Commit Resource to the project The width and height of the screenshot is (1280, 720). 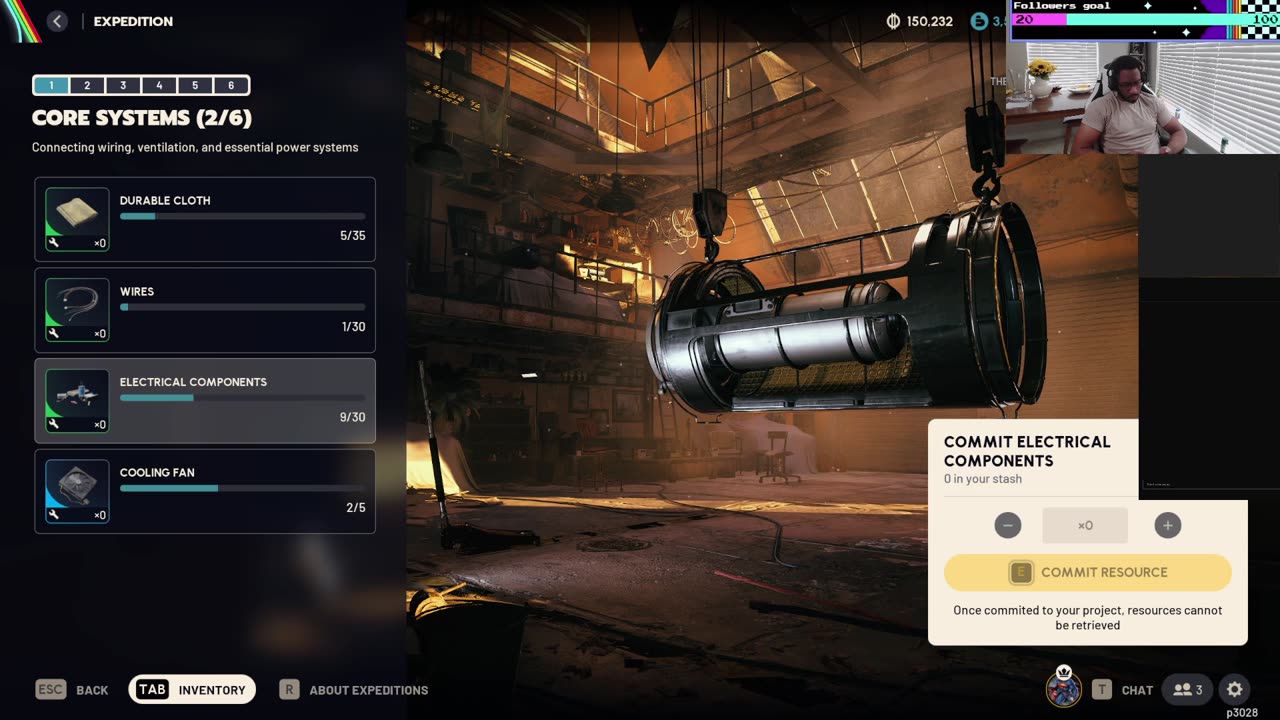[x=1088, y=572]
